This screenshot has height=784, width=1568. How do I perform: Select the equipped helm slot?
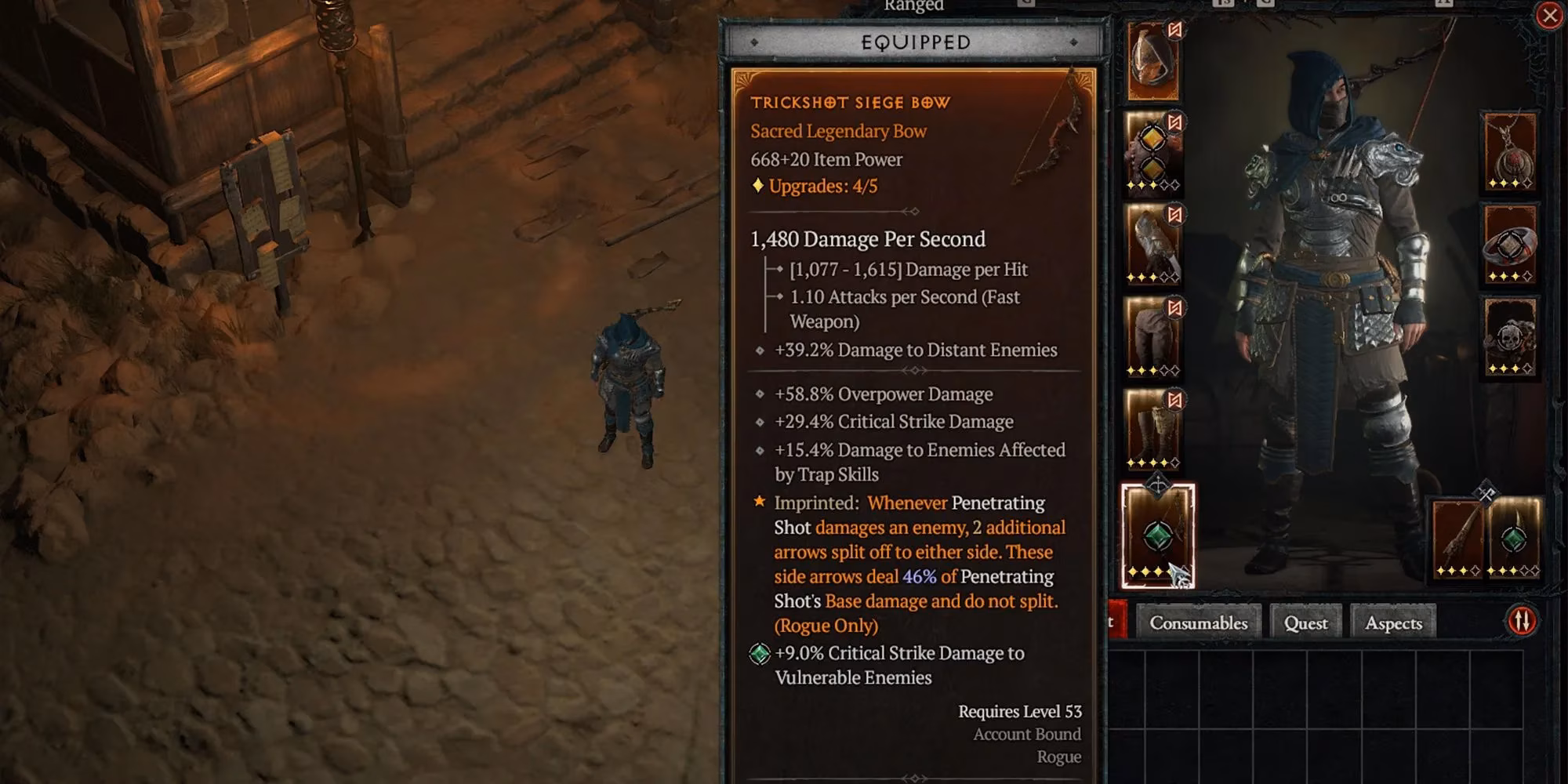[1151, 63]
